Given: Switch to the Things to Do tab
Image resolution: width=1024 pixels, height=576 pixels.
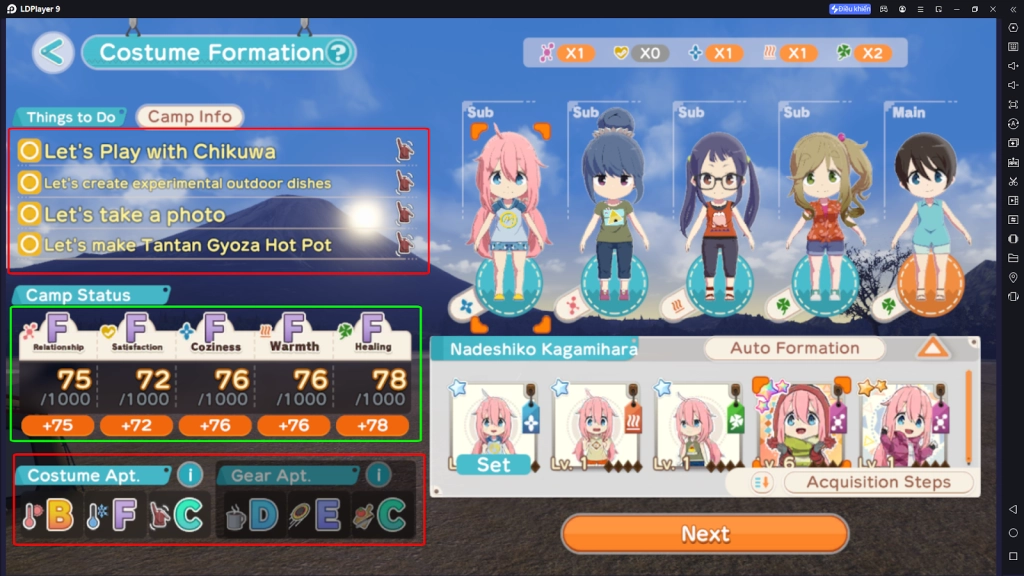Looking at the screenshot, I should coord(70,117).
